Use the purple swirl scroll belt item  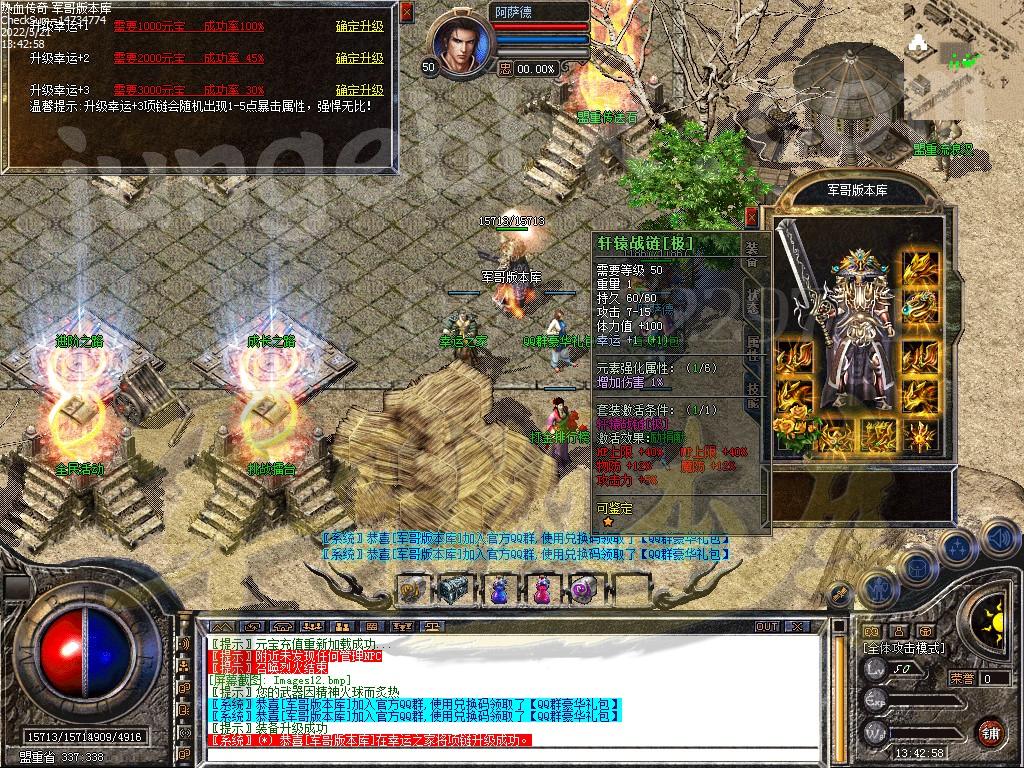point(583,590)
